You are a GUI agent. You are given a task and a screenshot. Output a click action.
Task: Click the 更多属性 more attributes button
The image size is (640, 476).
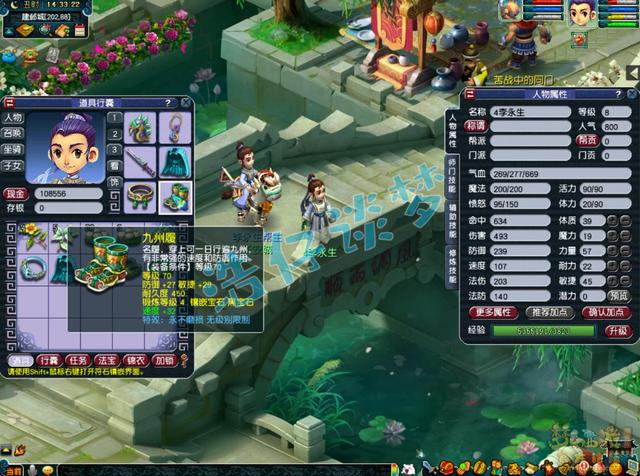[493, 313]
